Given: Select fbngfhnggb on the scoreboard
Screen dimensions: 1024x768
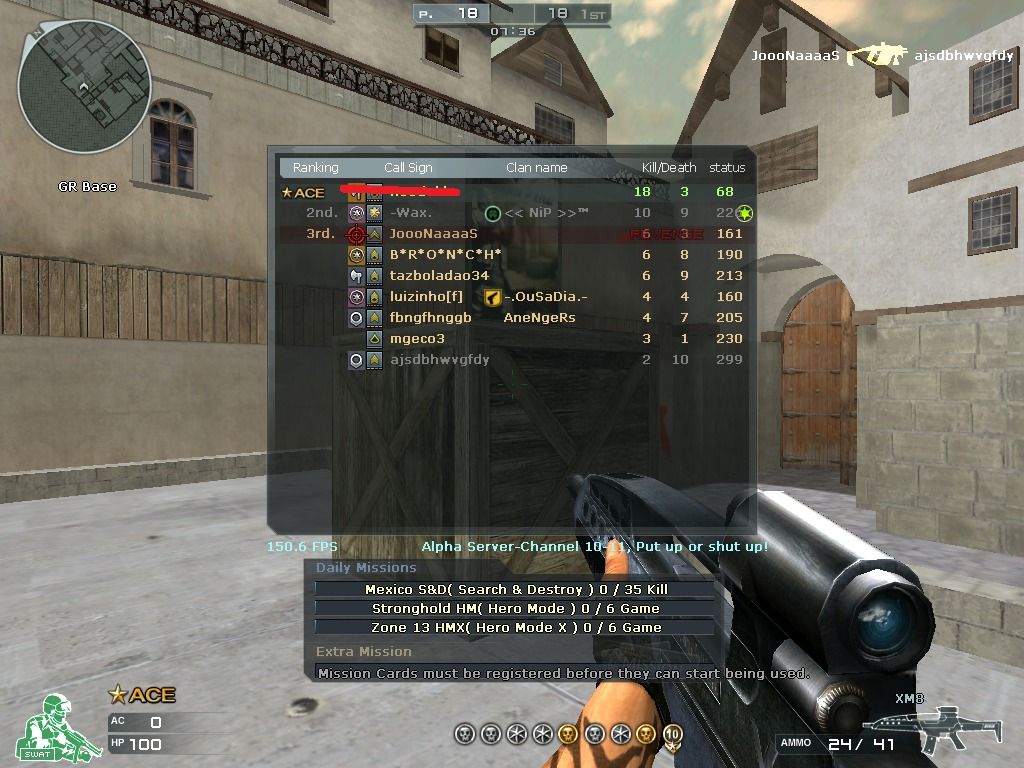Looking at the screenshot, I should pos(430,318).
